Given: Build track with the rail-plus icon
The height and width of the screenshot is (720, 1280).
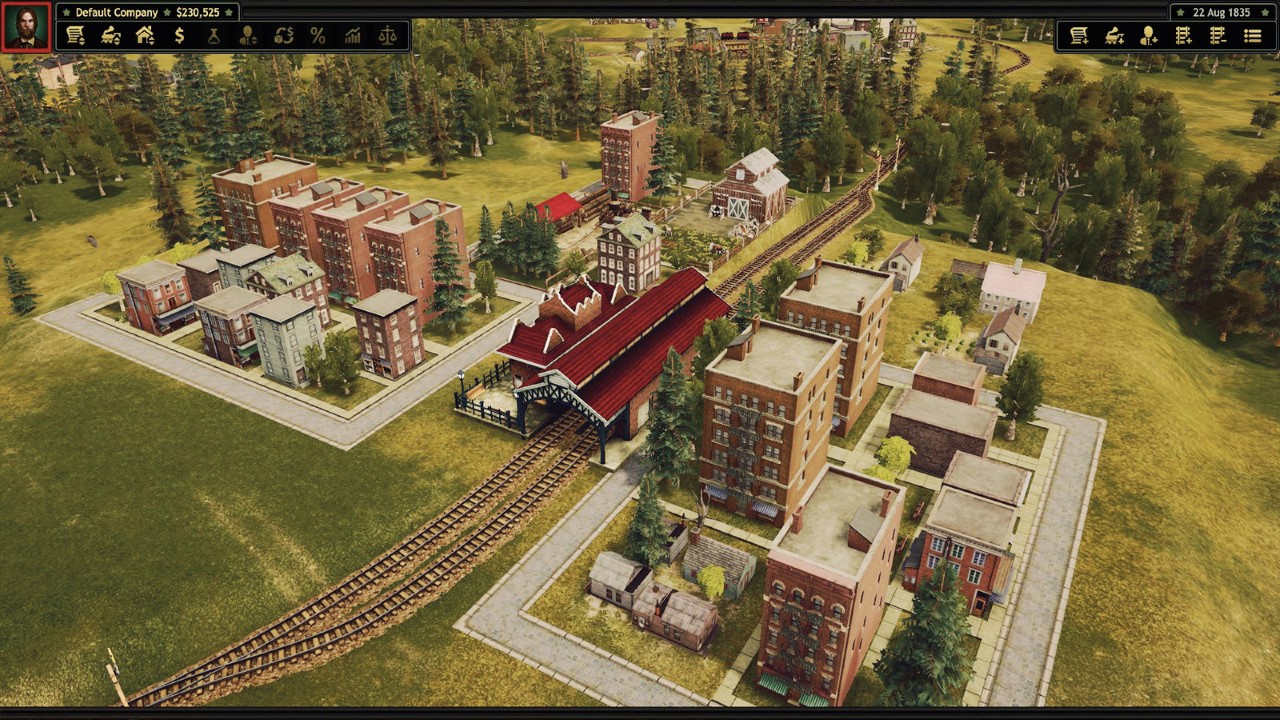Looking at the screenshot, I should (1183, 36).
